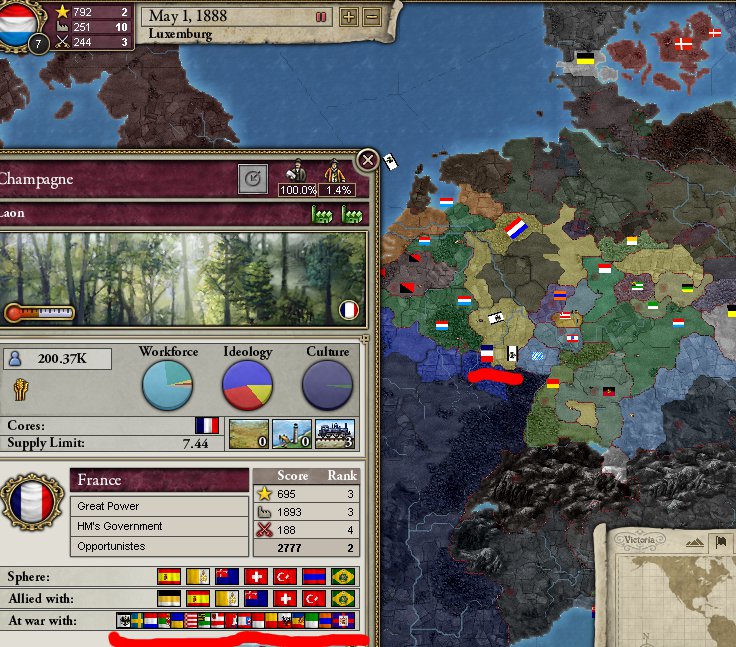Click the black-and-yellow flag in Allied row
736x647 pixels.
coord(170,598)
